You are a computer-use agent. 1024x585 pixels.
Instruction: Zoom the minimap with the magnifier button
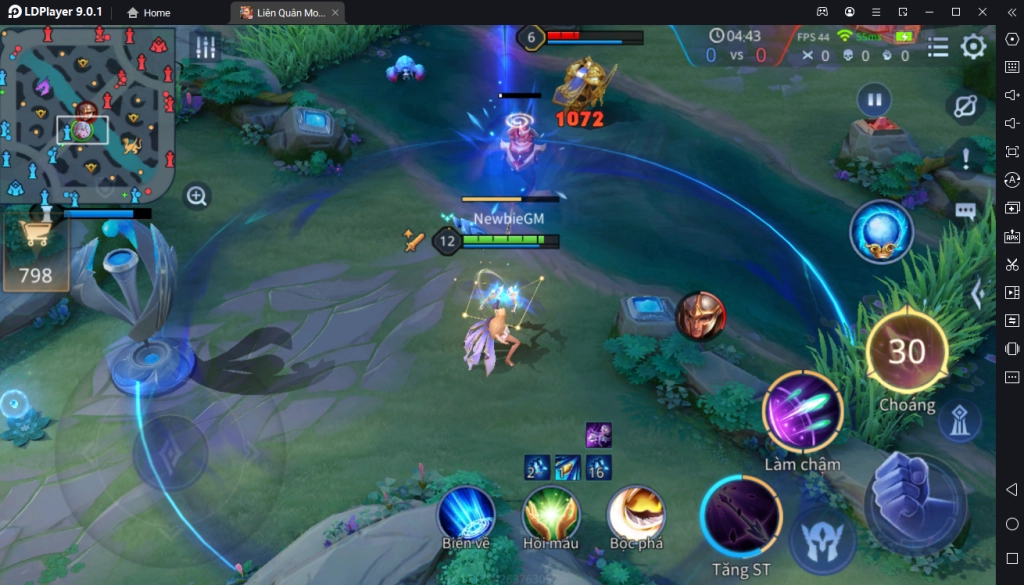[197, 196]
